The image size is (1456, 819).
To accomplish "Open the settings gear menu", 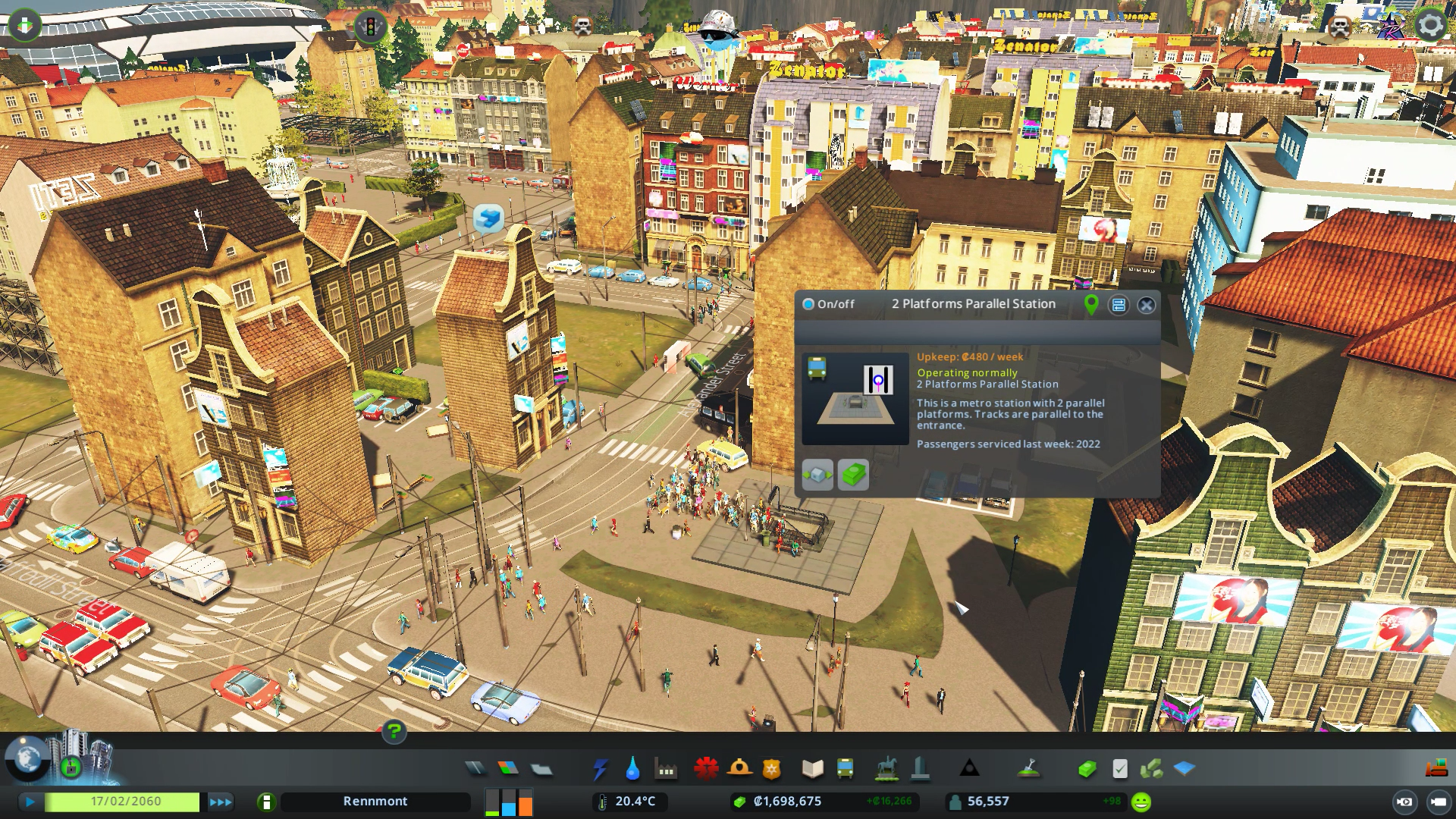I will [x=1430, y=25].
